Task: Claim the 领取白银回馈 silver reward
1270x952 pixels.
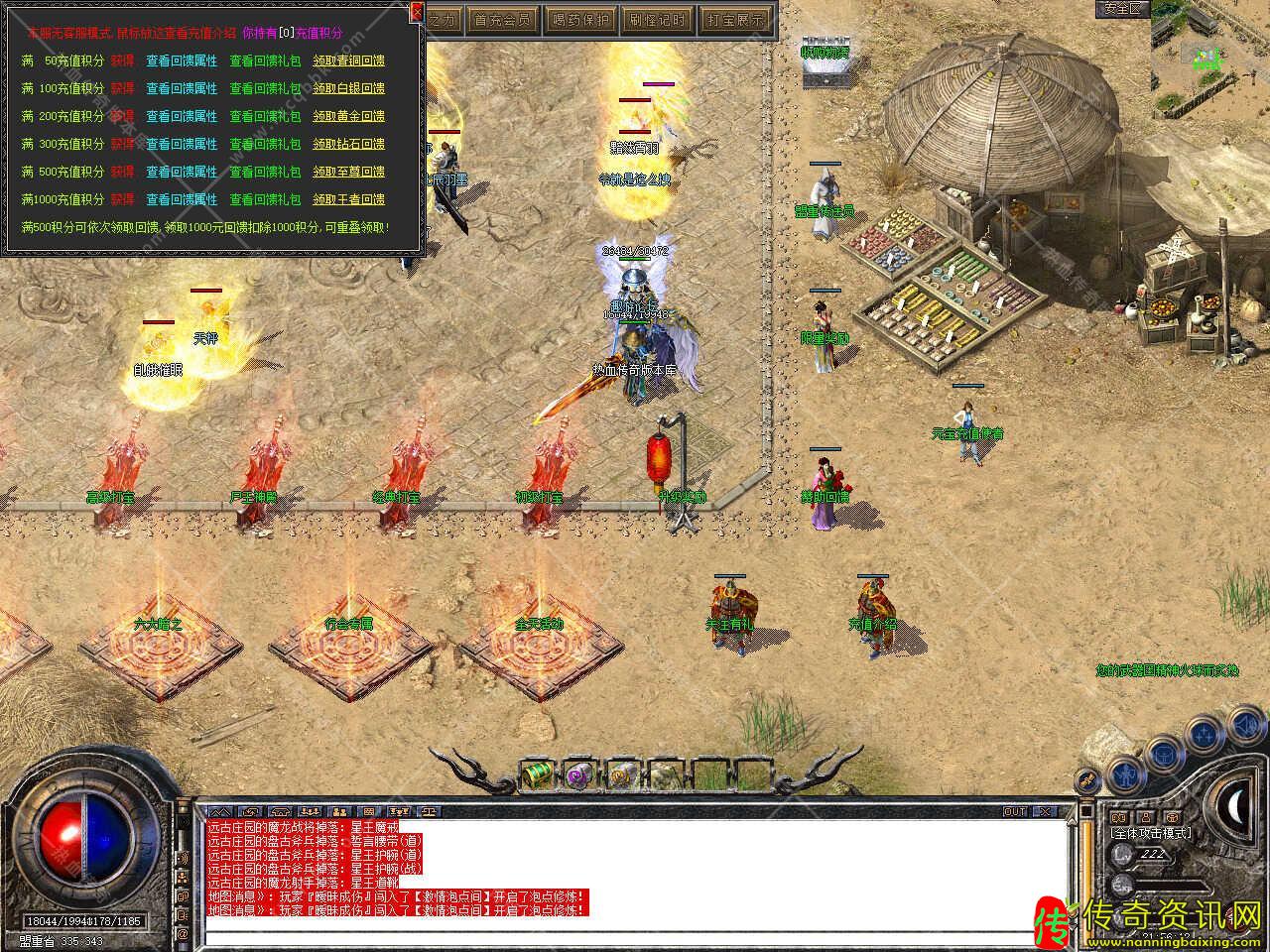Action: pyautogui.click(x=348, y=88)
